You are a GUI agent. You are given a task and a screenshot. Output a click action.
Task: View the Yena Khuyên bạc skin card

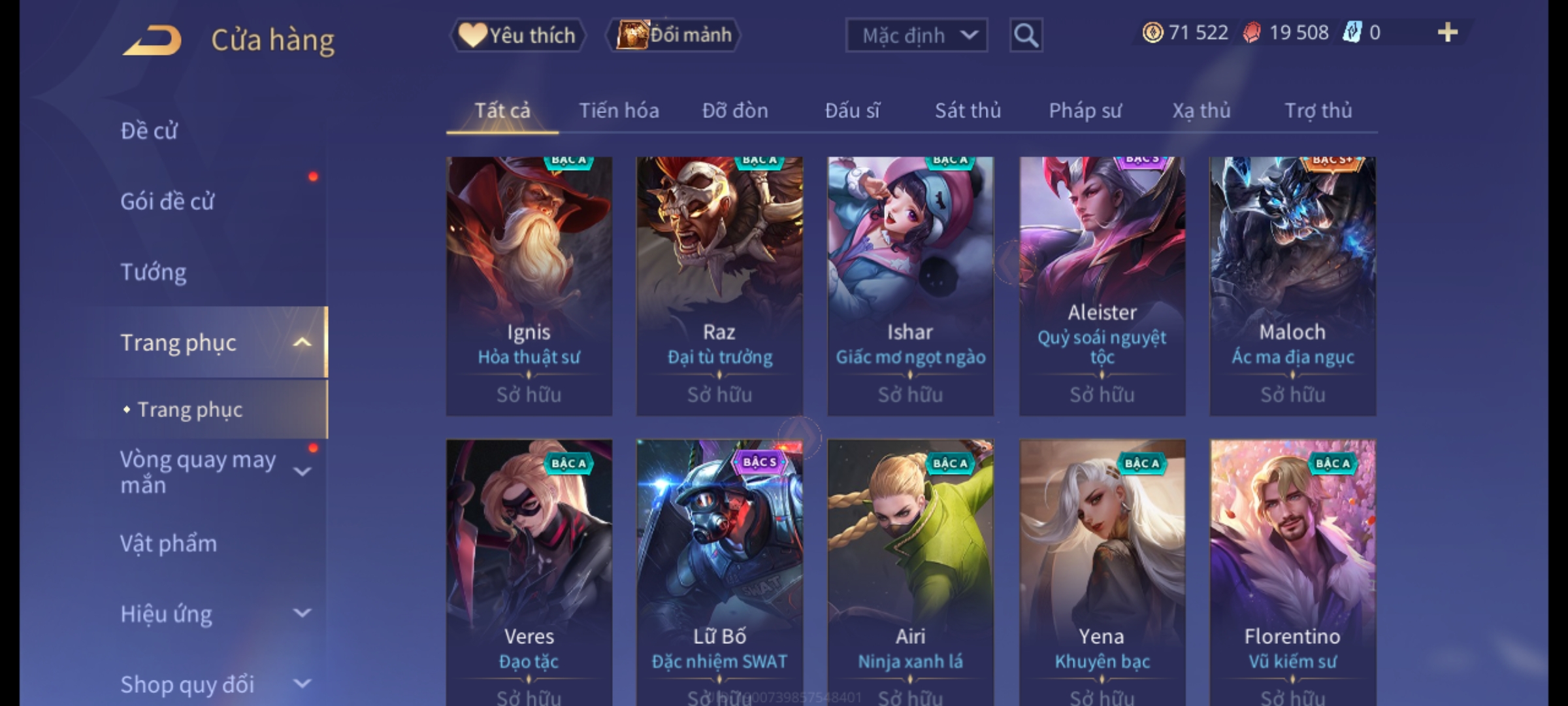(x=1102, y=569)
